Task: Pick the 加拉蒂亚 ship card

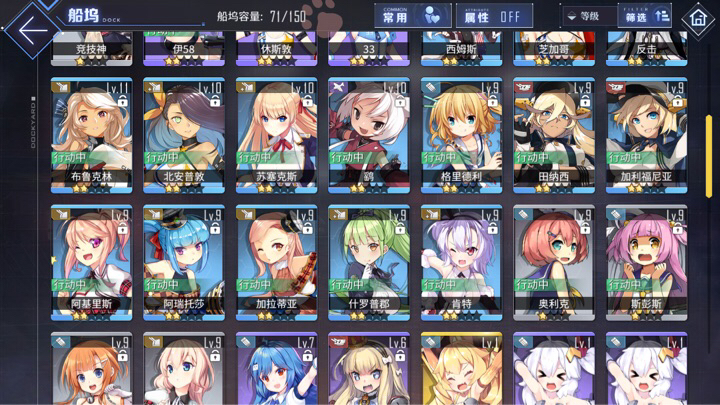Action: tap(273, 261)
